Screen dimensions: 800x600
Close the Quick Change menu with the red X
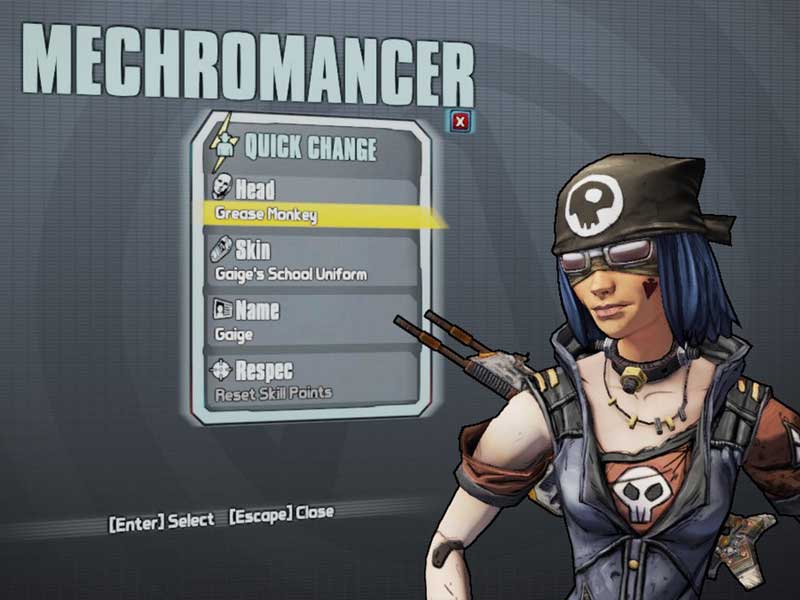(x=460, y=122)
